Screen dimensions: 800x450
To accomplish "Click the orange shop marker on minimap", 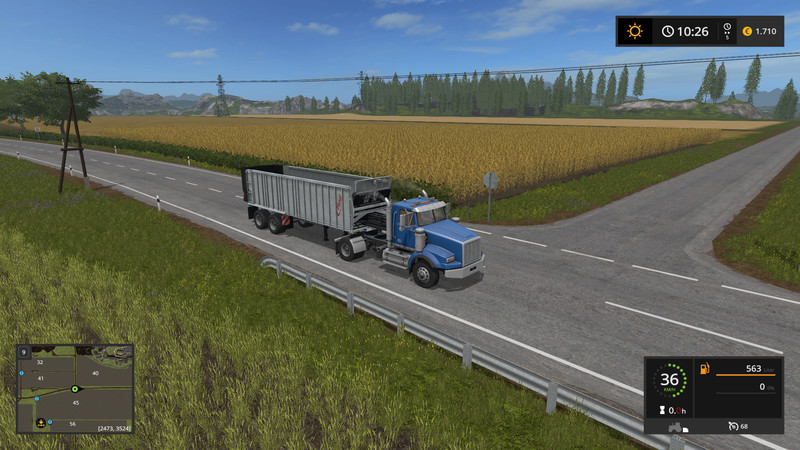I will 41,423.
